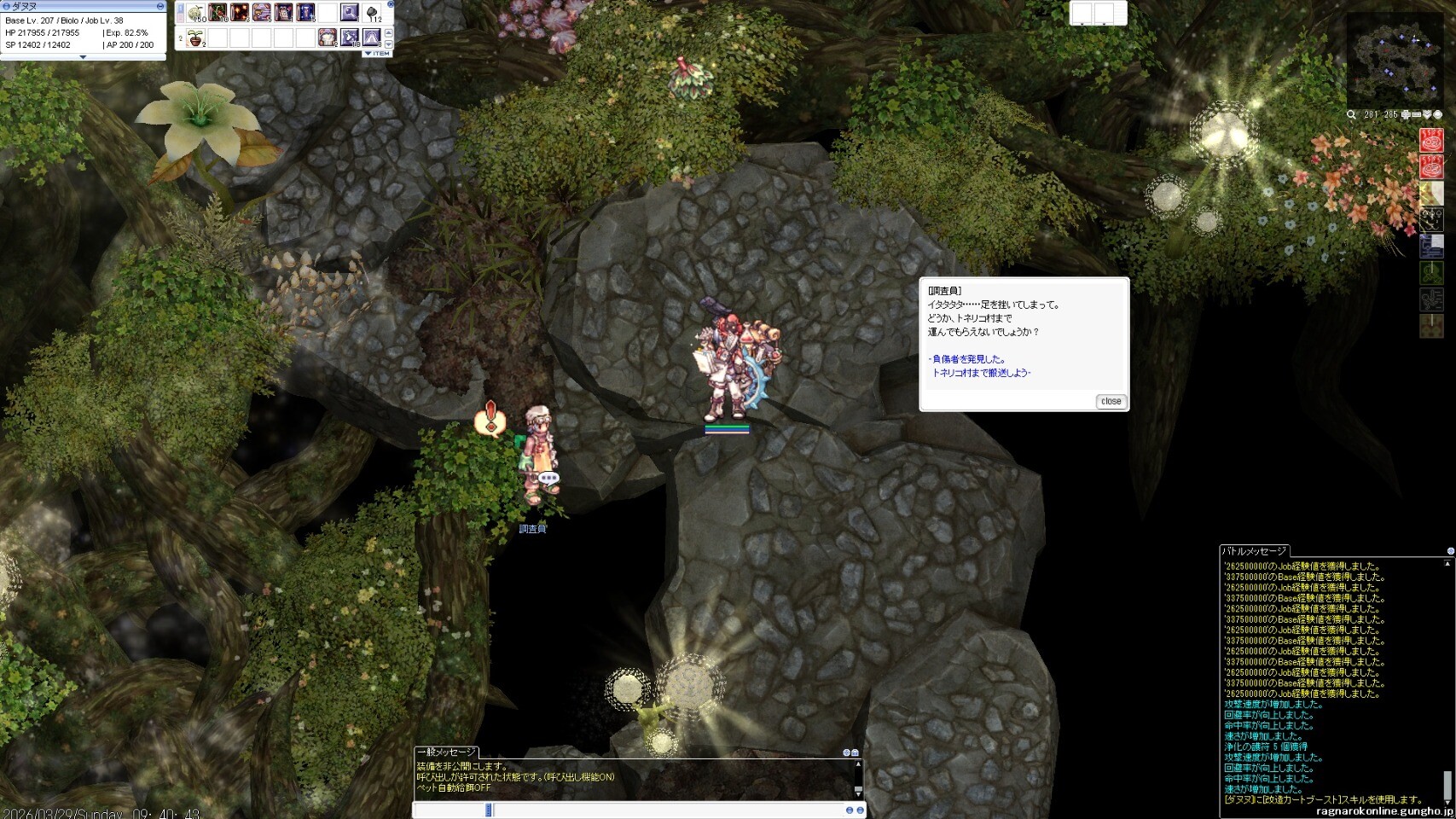Zoom in the minimap with the plus button
Viewport: 1456px width, 819px height.
click(1406, 114)
